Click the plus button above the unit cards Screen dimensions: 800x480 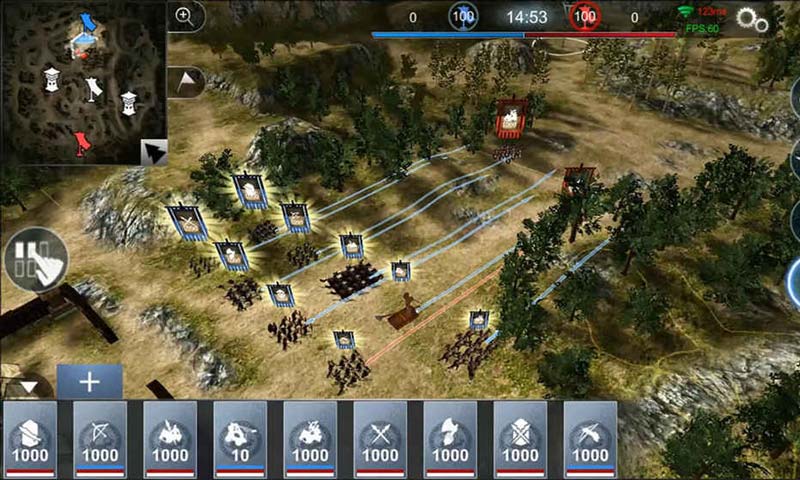[89, 381]
